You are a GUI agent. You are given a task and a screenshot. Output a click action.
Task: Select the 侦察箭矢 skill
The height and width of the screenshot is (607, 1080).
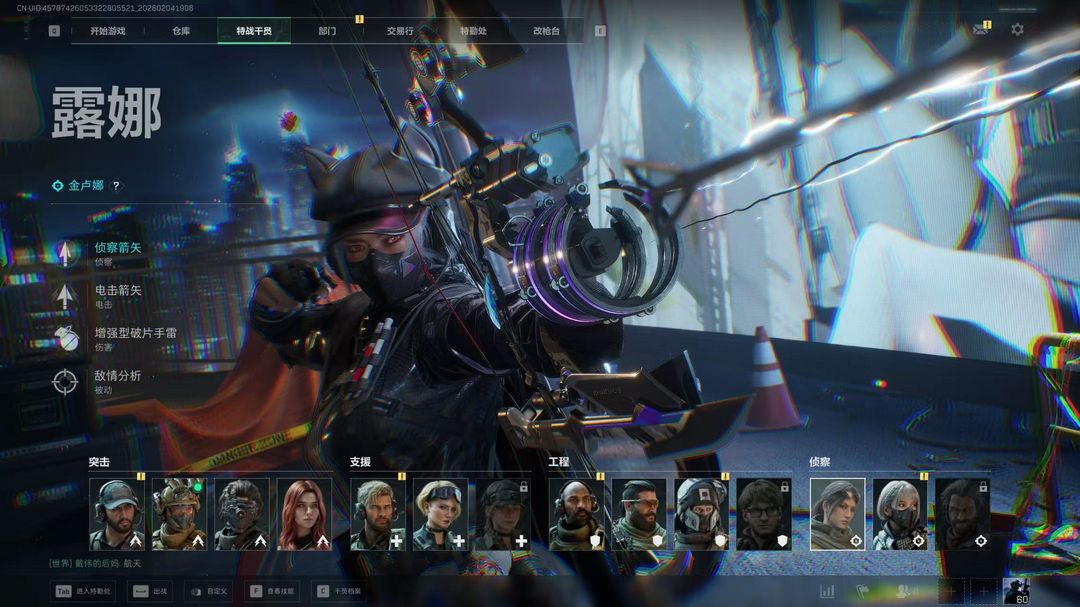click(117, 248)
